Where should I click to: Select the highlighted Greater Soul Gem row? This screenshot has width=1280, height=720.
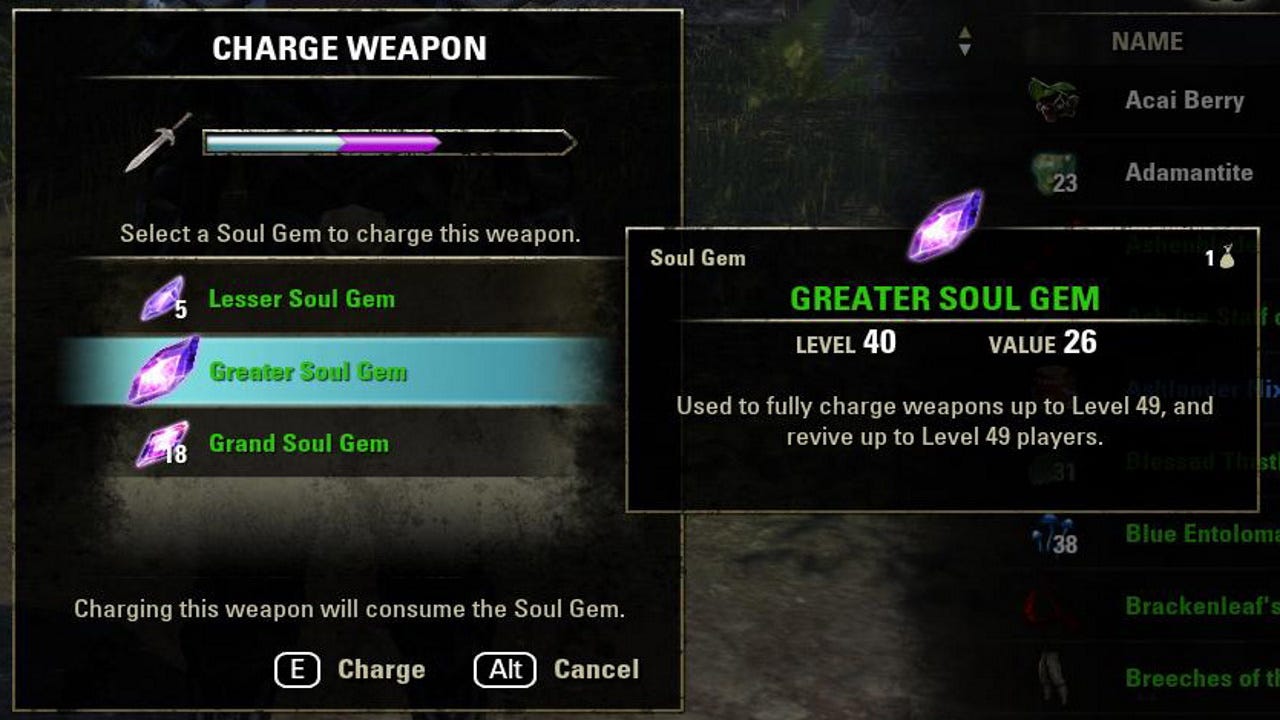click(350, 370)
